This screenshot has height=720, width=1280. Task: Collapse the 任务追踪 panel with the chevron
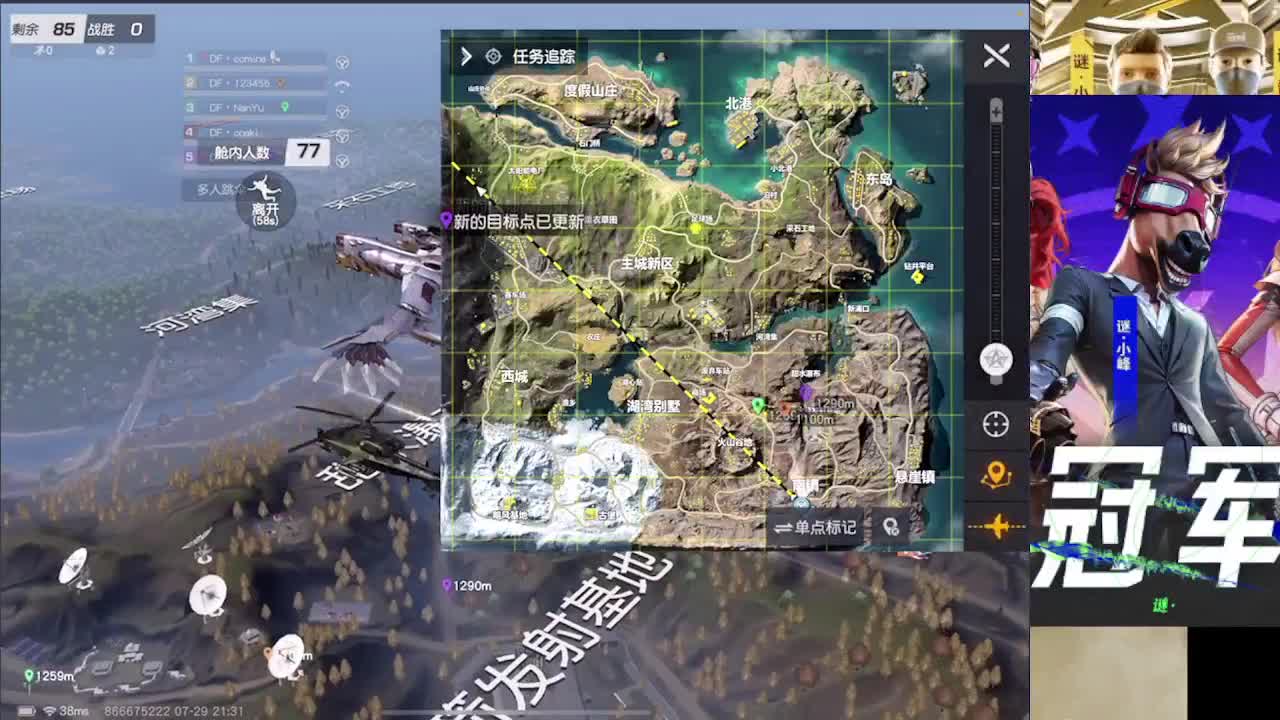coord(465,57)
